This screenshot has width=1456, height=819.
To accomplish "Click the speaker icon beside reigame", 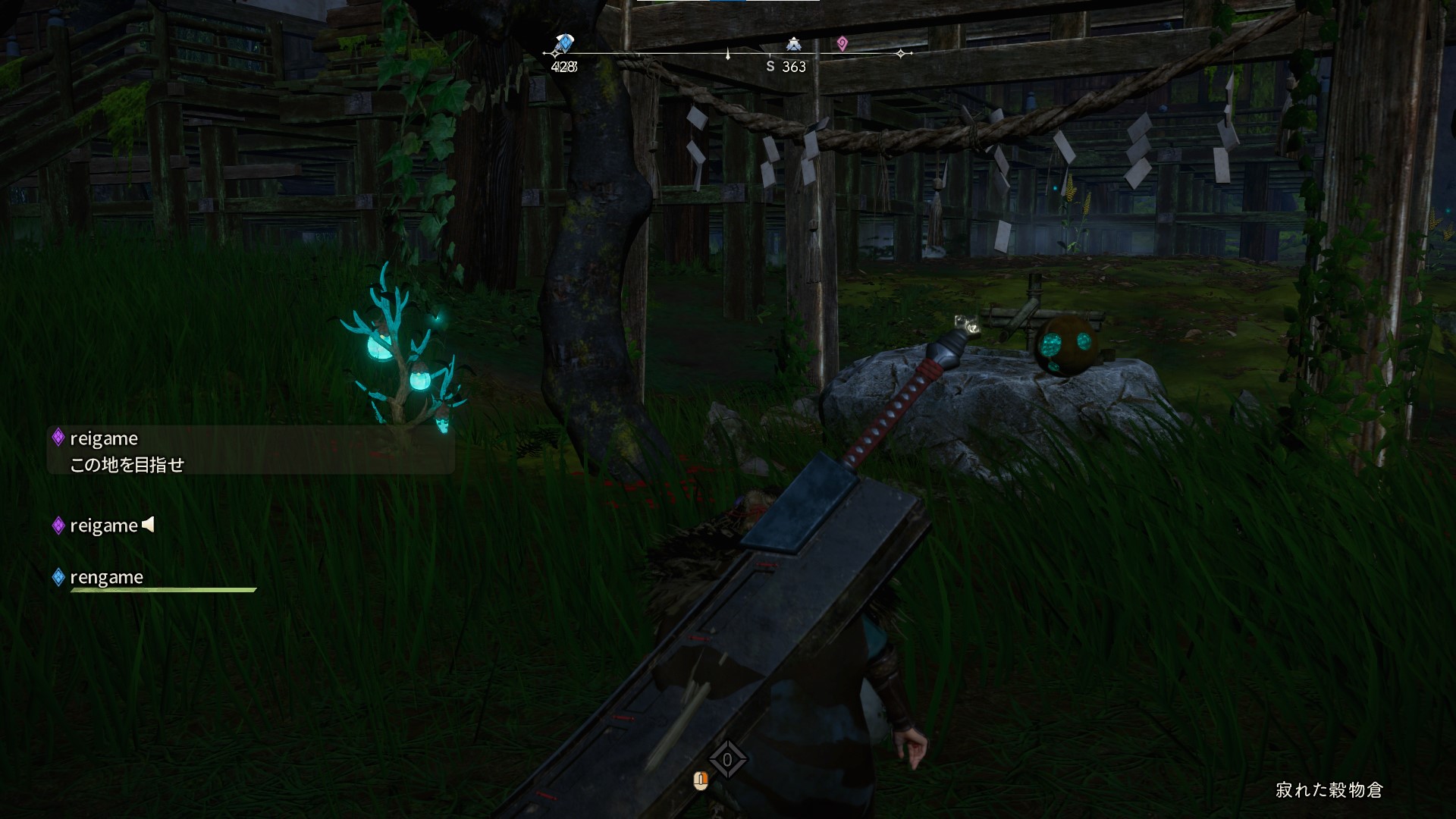I will pos(149,525).
